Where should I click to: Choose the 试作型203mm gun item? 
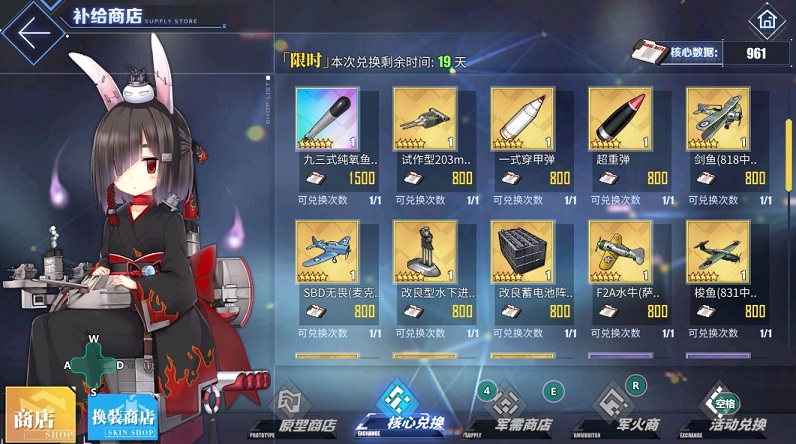tap(424, 120)
